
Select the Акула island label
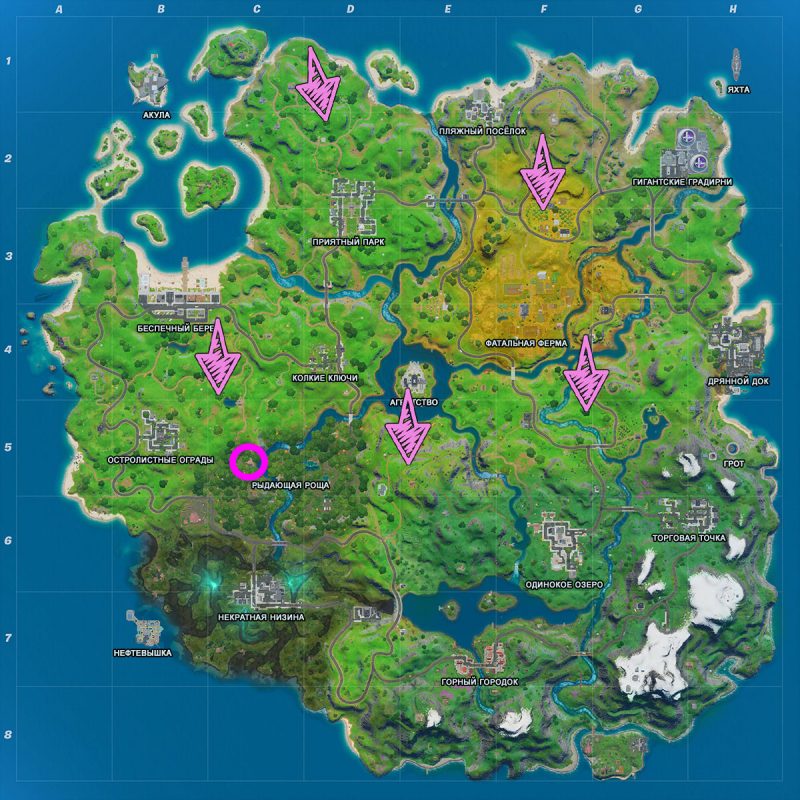[157, 115]
